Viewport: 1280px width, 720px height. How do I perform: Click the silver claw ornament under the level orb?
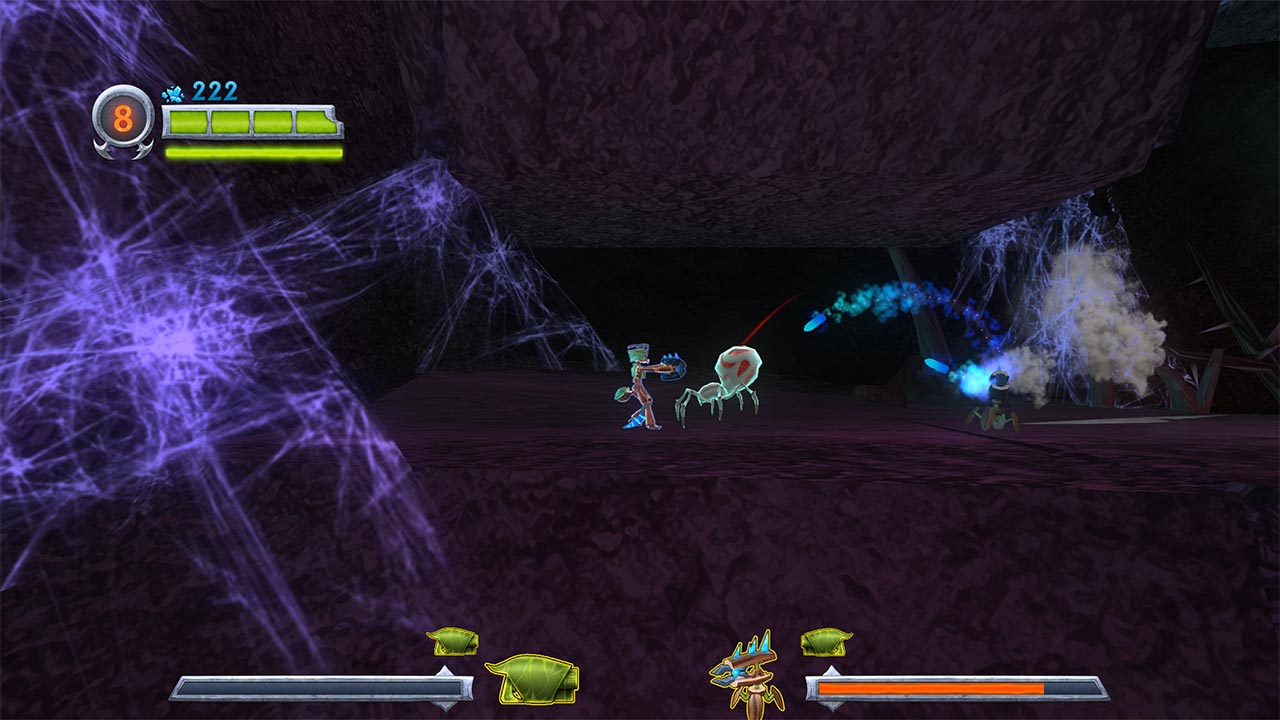122,150
